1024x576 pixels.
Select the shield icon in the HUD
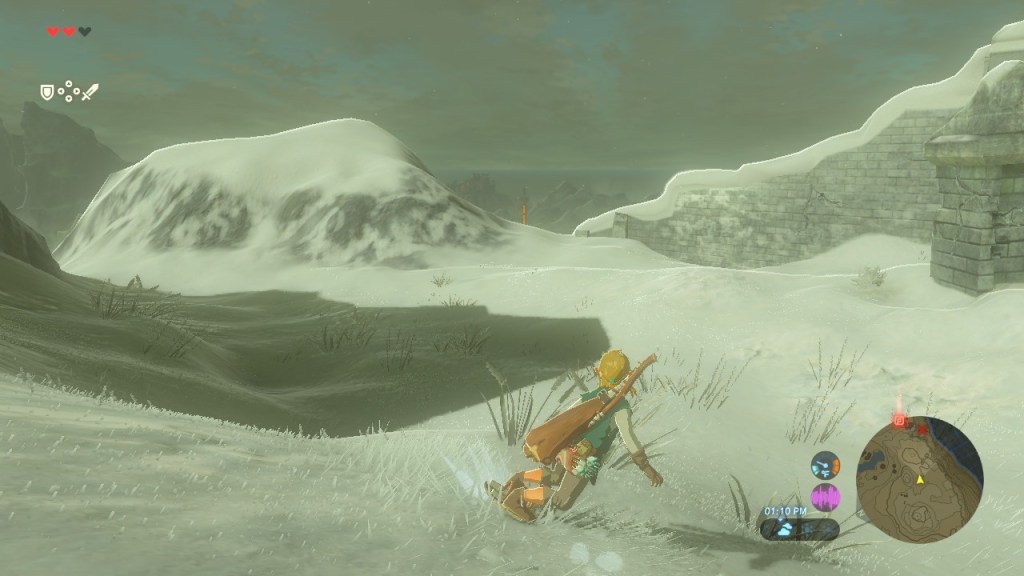tap(46, 92)
